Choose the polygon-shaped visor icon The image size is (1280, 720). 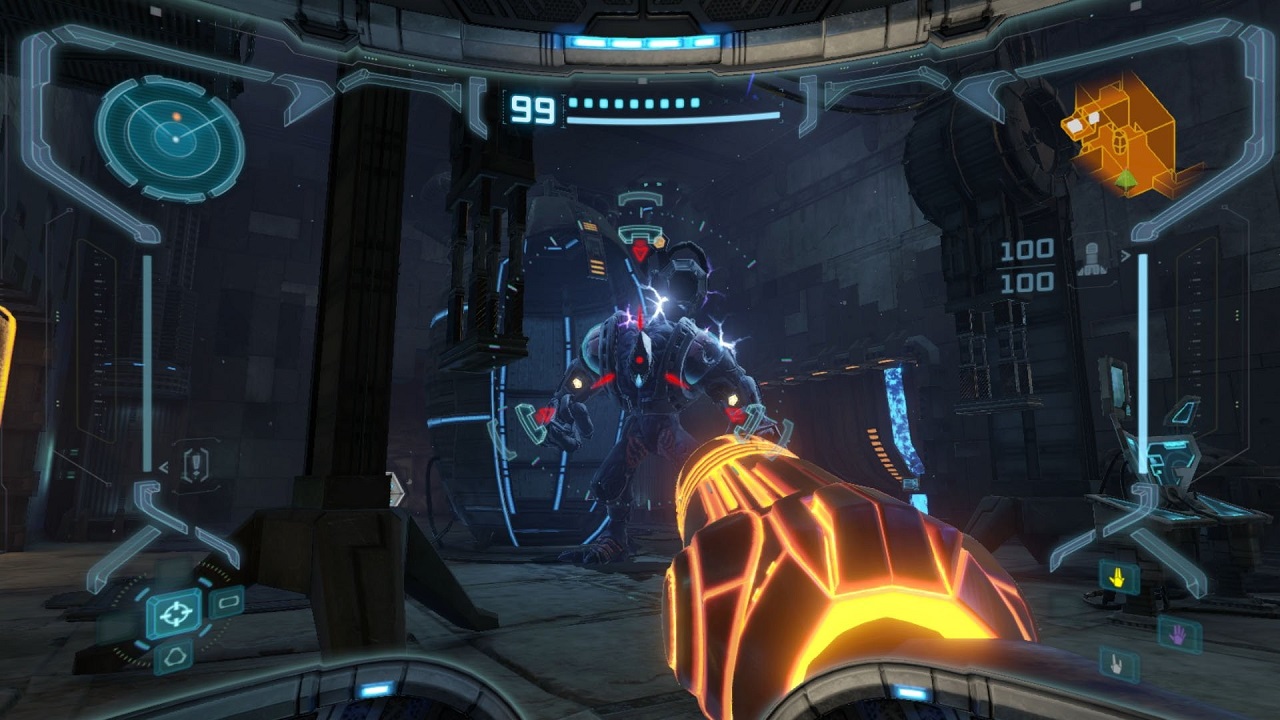(x=175, y=655)
